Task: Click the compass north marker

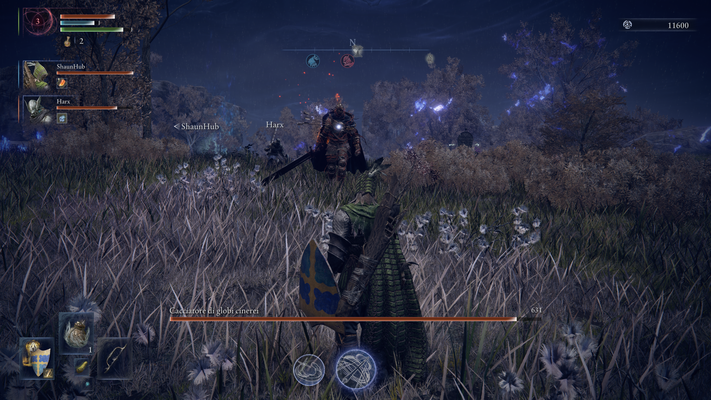Action: (353, 44)
